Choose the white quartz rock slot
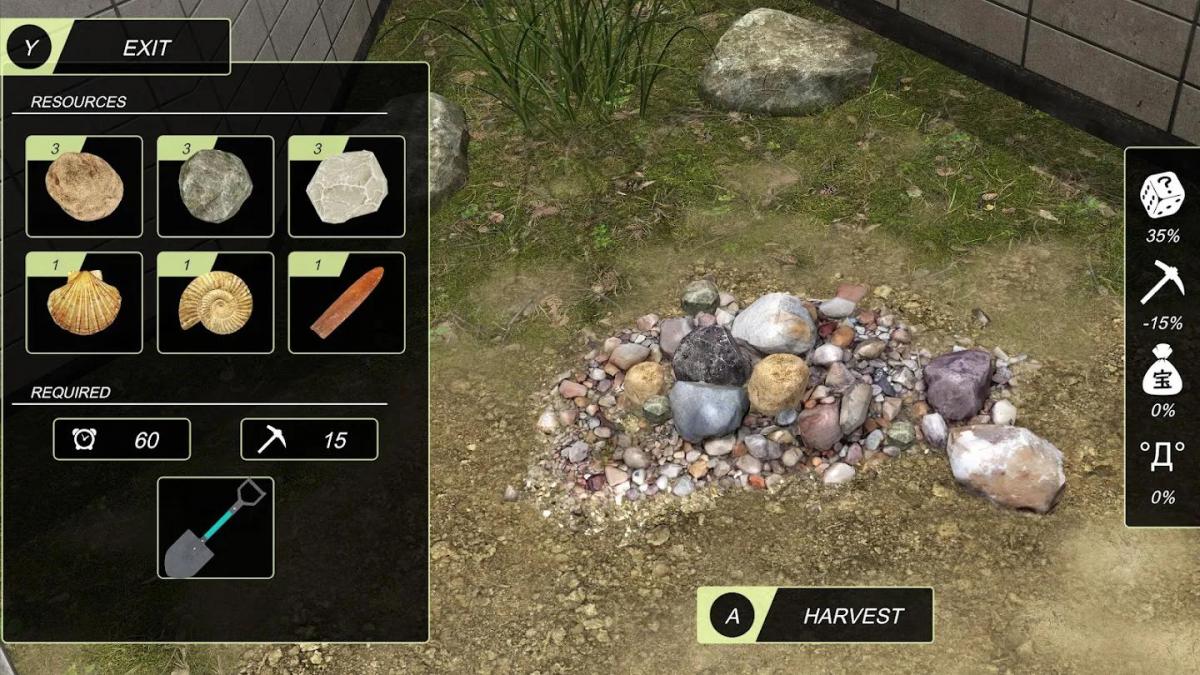 click(346, 187)
